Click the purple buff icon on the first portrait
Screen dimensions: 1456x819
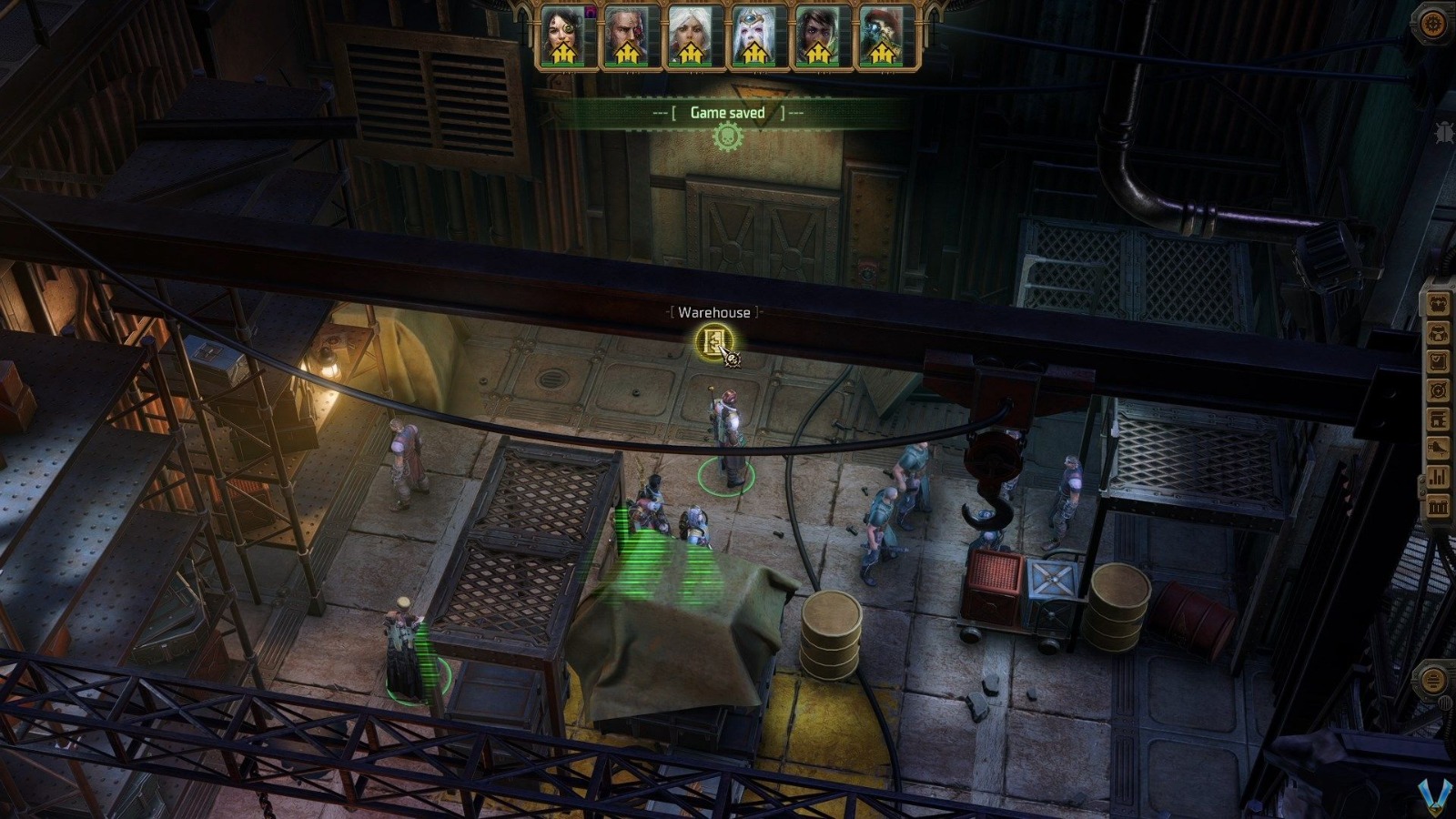(x=591, y=11)
